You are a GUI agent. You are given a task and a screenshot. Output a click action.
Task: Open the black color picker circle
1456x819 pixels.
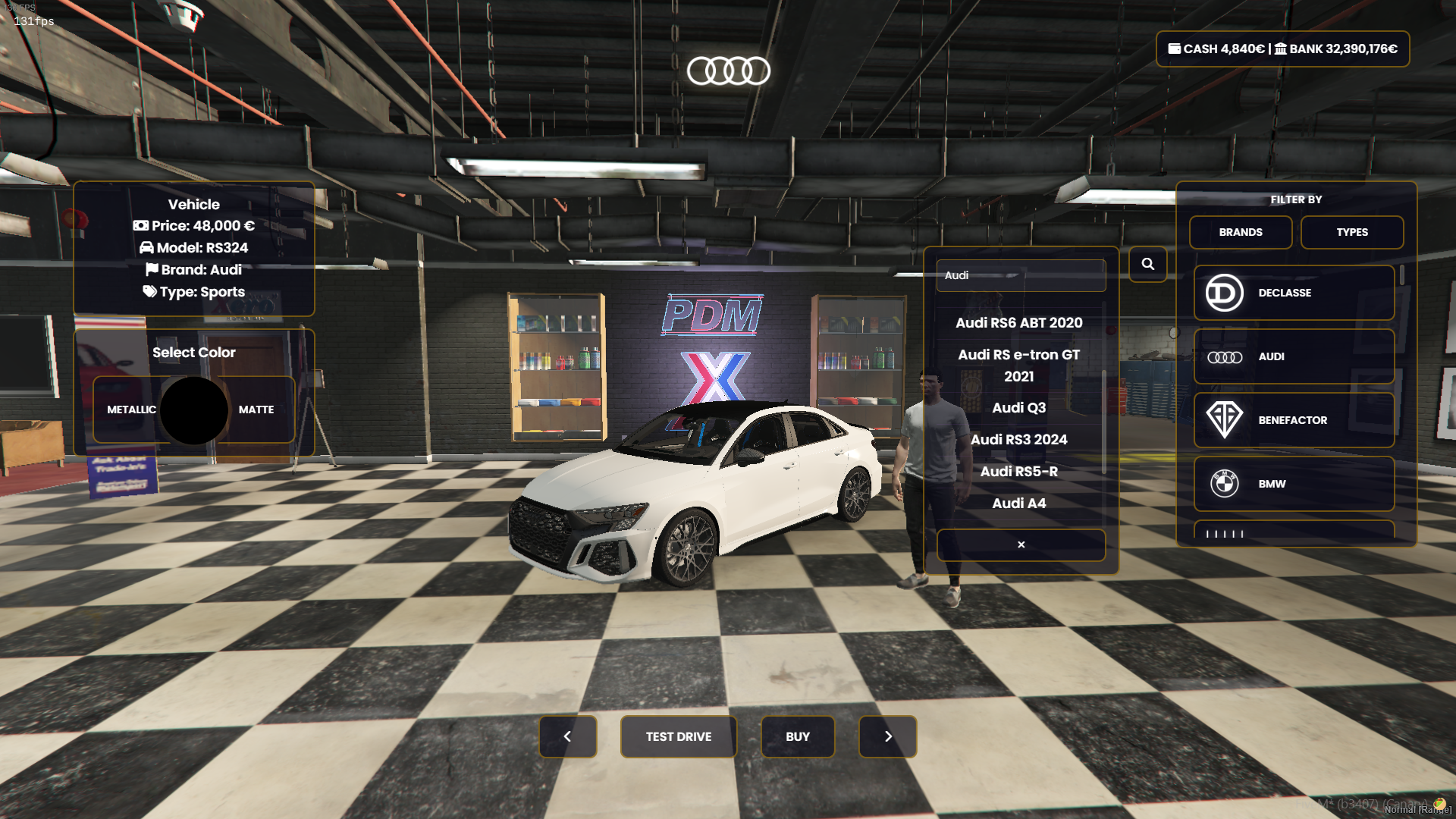pyautogui.click(x=194, y=410)
